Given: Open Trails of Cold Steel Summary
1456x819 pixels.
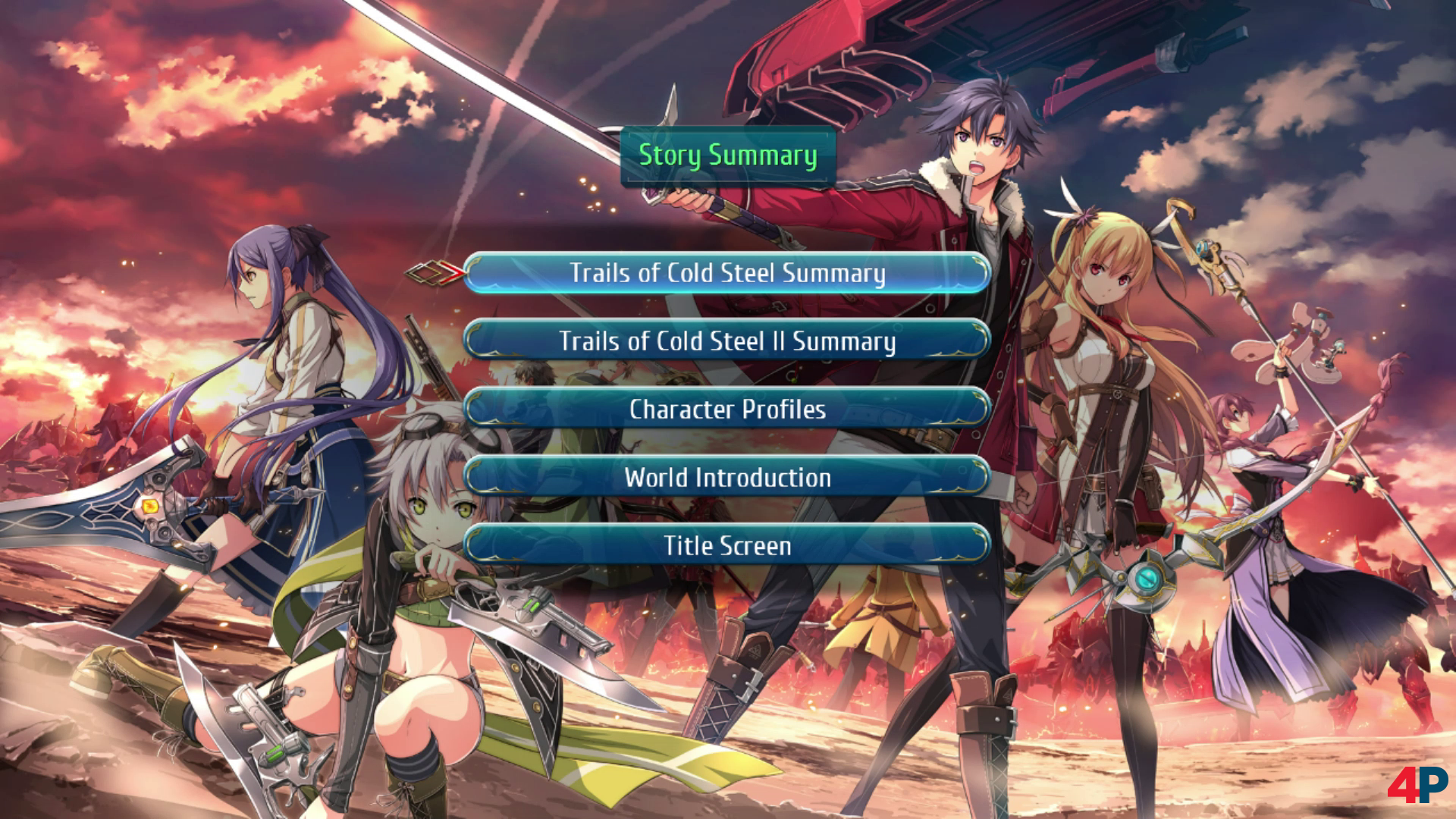Looking at the screenshot, I should click(726, 273).
